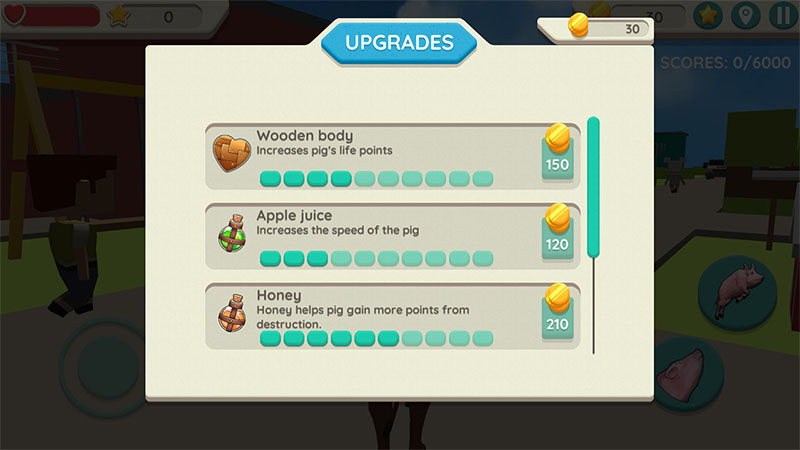Image resolution: width=800 pixels, height=450 pixels.
Task: Select the Honey jar icon
Action: coord(231,315)
